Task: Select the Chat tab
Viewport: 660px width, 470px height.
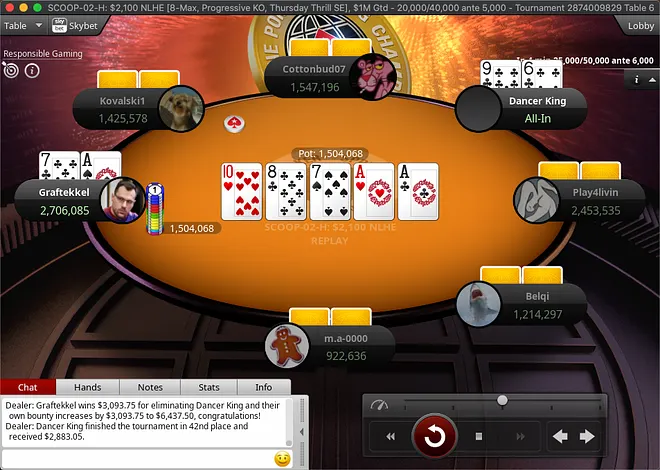Action: click(28, 387)
